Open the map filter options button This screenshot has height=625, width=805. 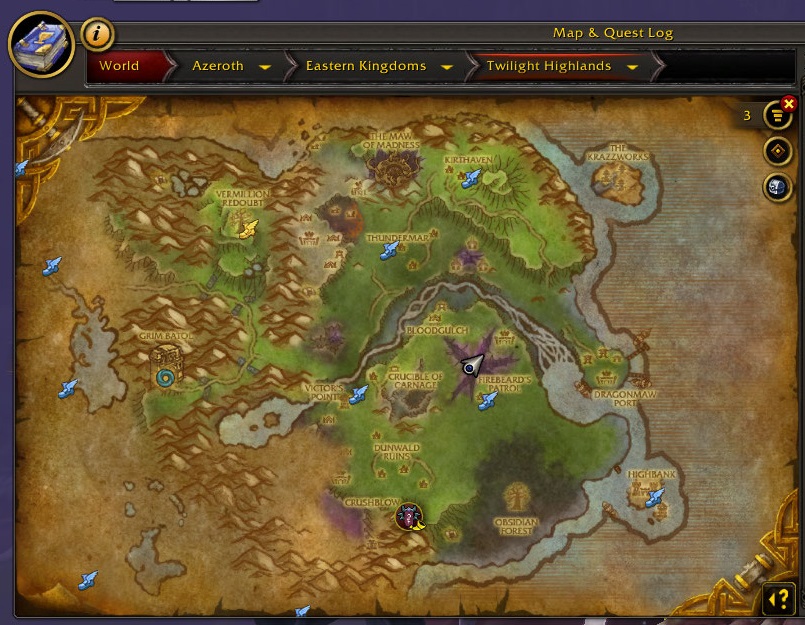777,116
